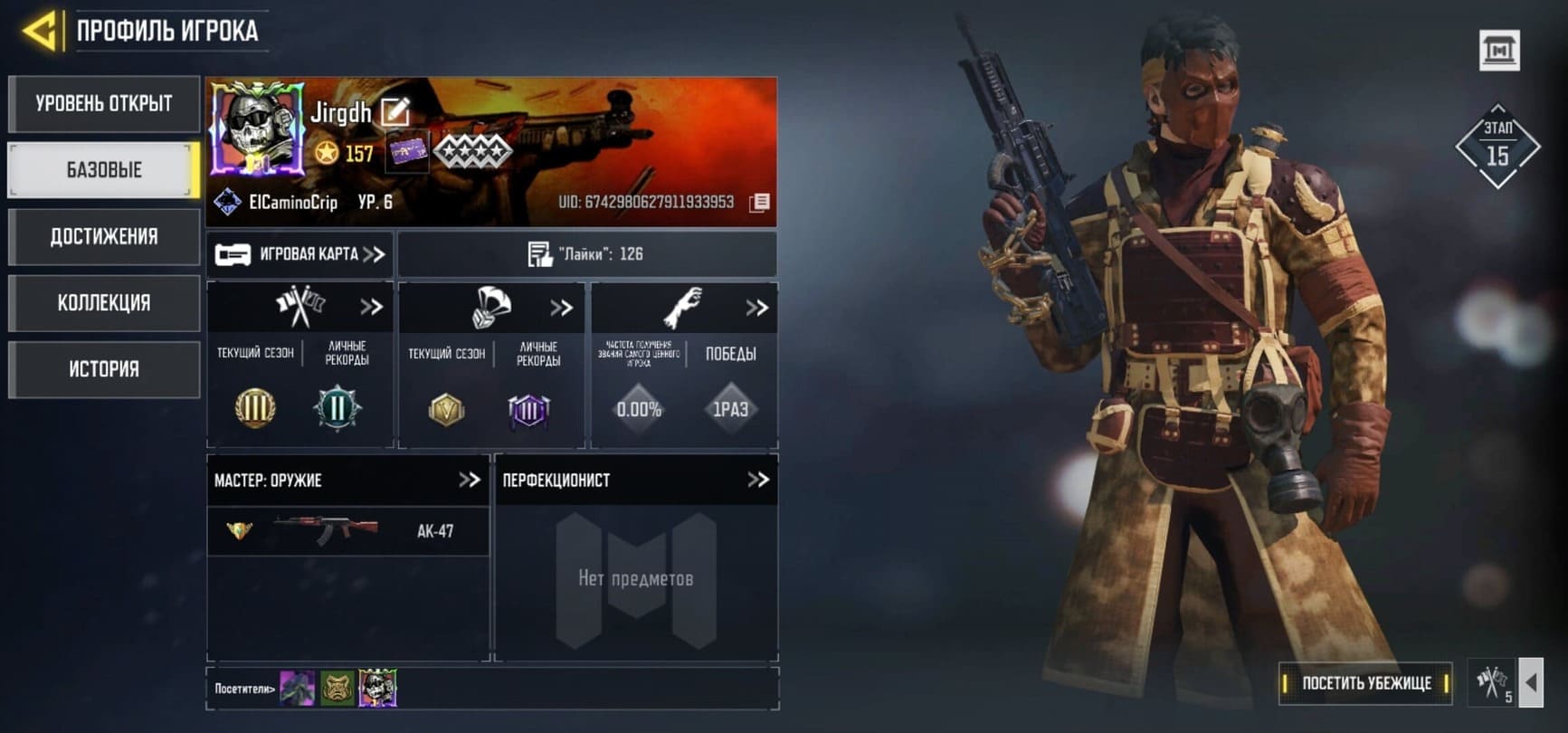
Task: Give a like with the Лайки button
Action: click(586, 254)
